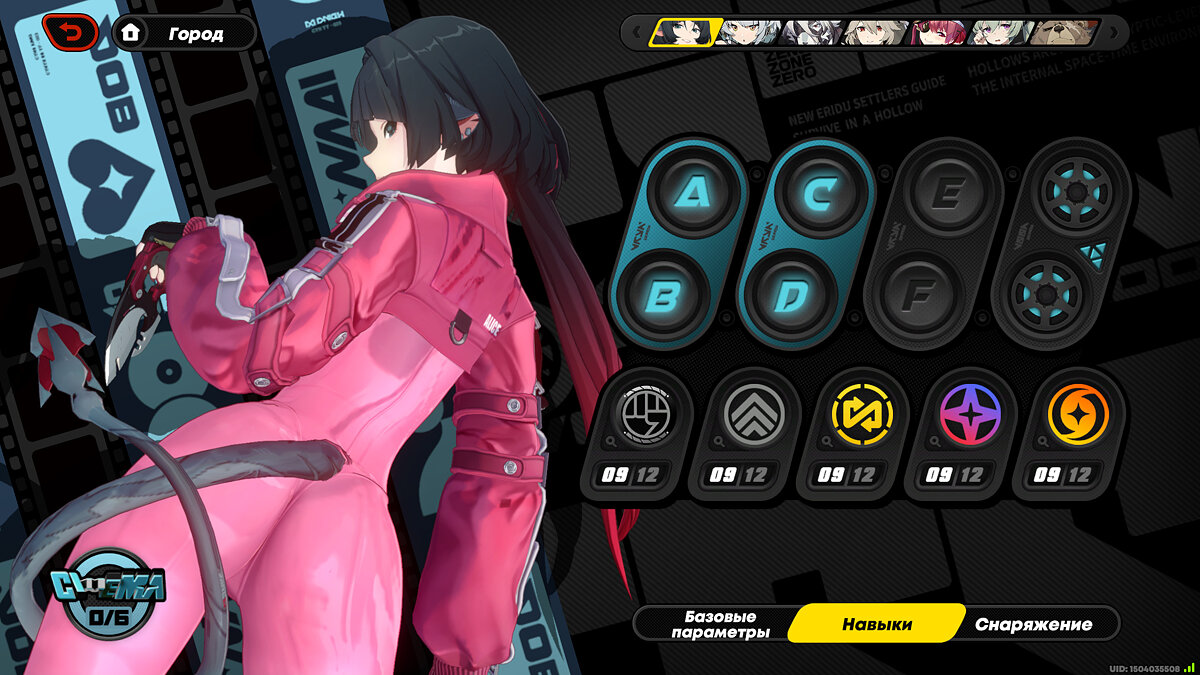Inspect locked core skill node E
Screen dimensions: 1200x675
pos(945,193)
